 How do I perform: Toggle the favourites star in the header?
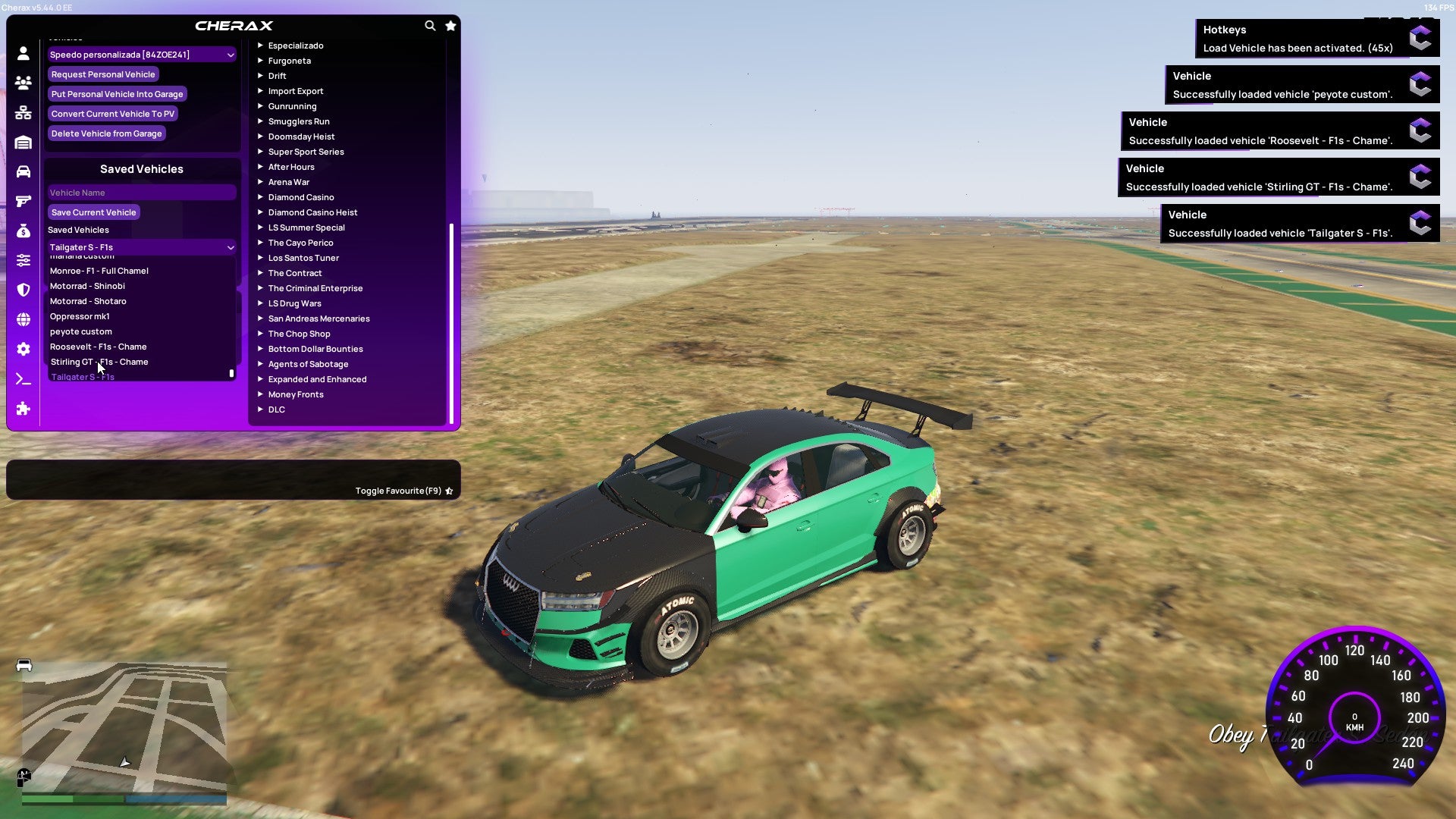point(450,25)
